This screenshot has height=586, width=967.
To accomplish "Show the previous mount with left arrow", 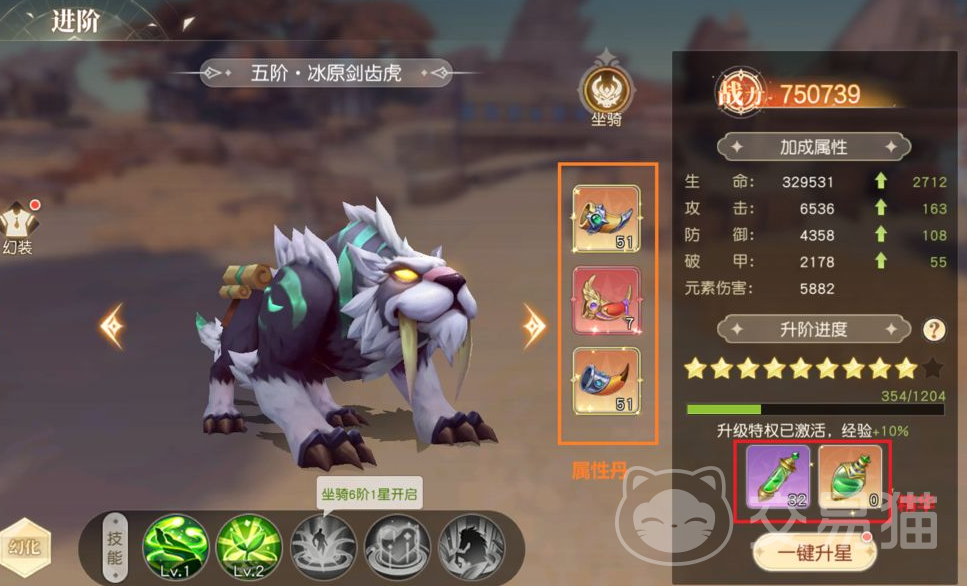I will pos(111,325).
